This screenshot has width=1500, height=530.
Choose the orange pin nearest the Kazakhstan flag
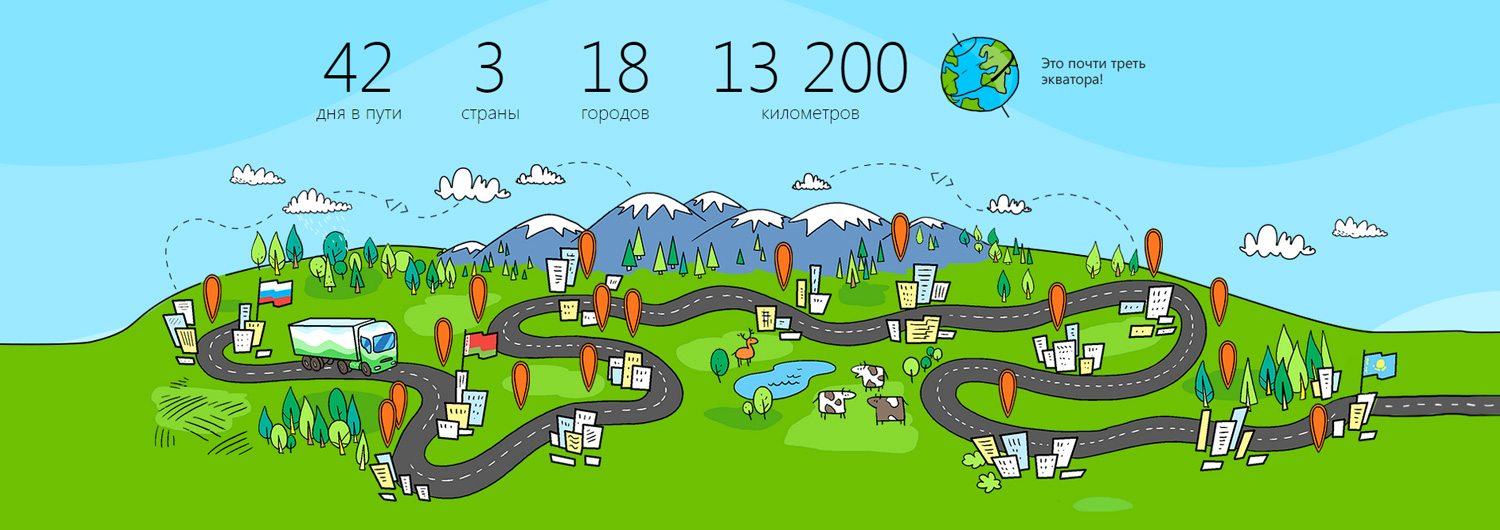1320,423
